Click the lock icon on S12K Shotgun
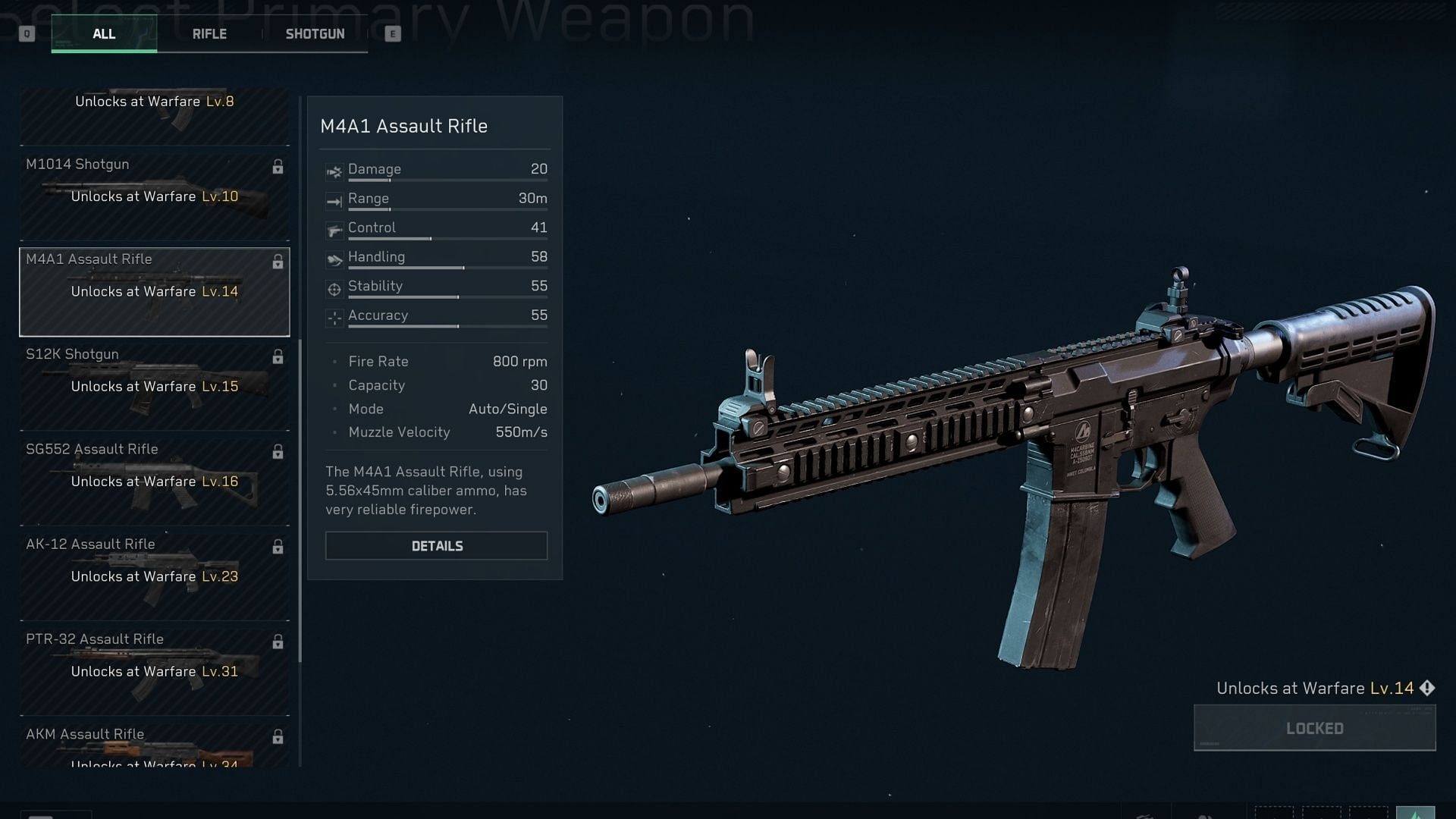 coord(278,356)
